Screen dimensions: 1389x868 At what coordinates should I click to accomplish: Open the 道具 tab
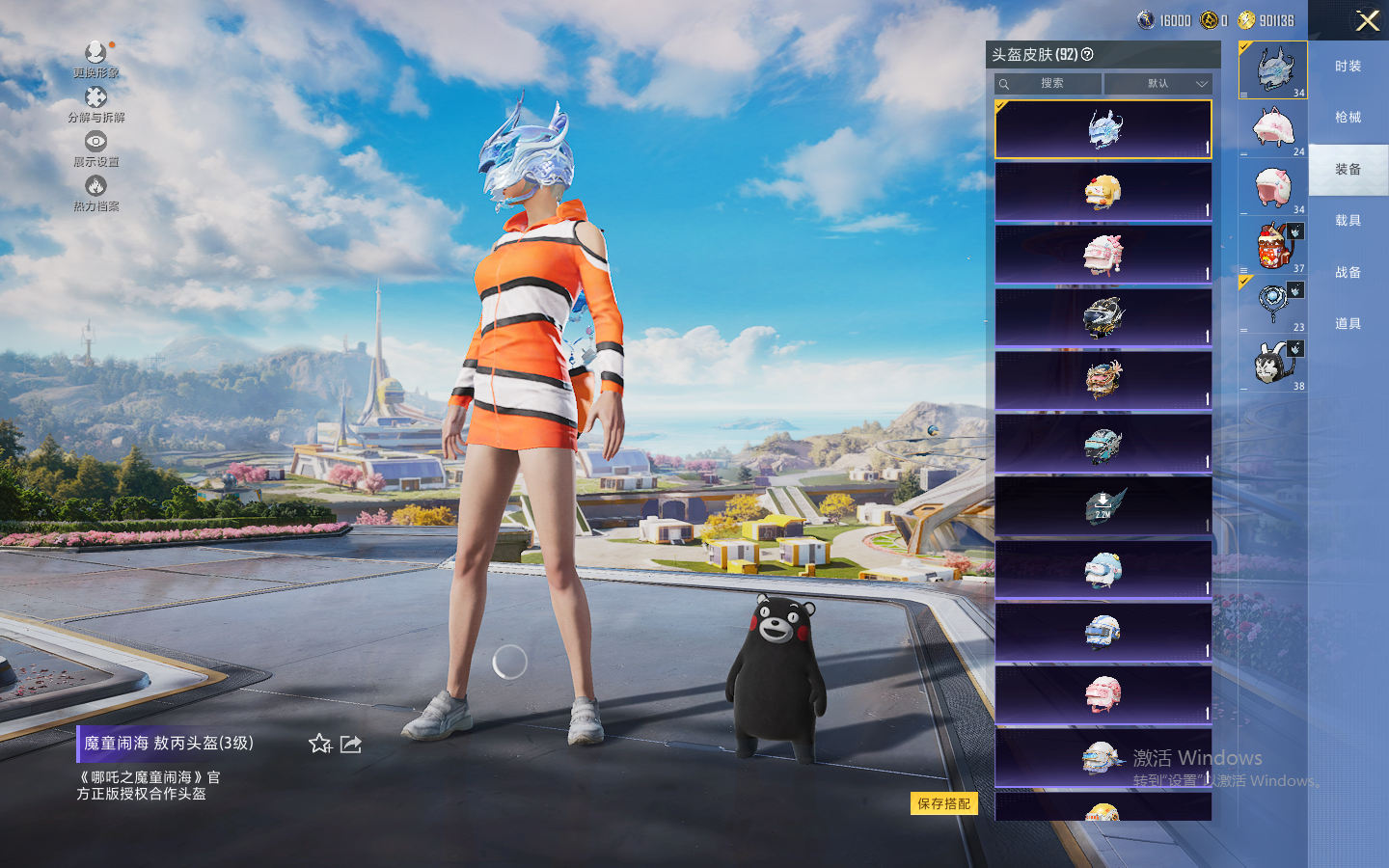pyautogui.click(x=1348, y=324)
